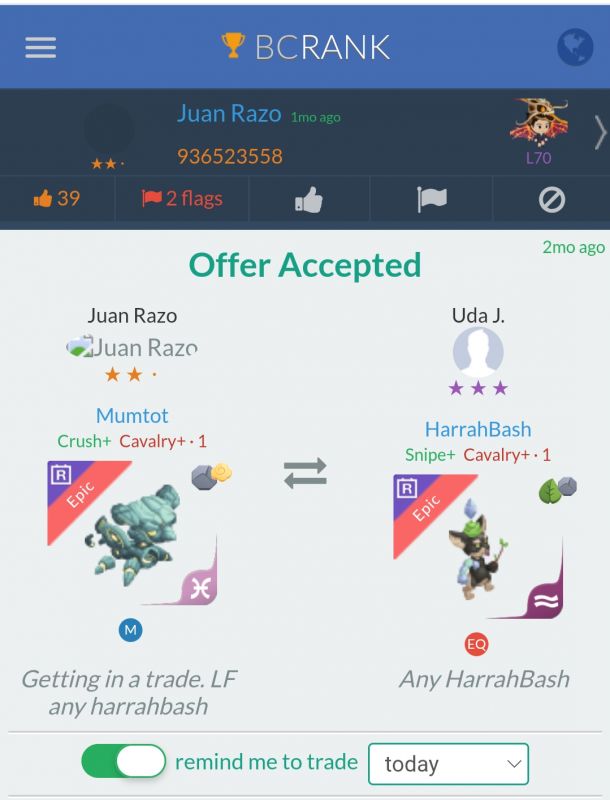The image size is (610, 800).
Task: Open the Mumtot pet link
Action: click(x=132, y=415)
